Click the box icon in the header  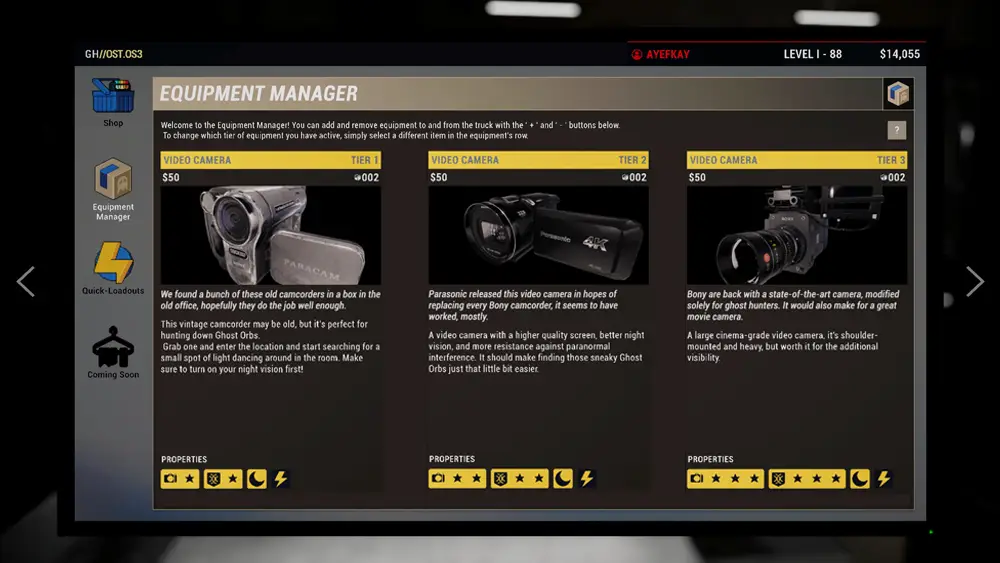[898, 94]
